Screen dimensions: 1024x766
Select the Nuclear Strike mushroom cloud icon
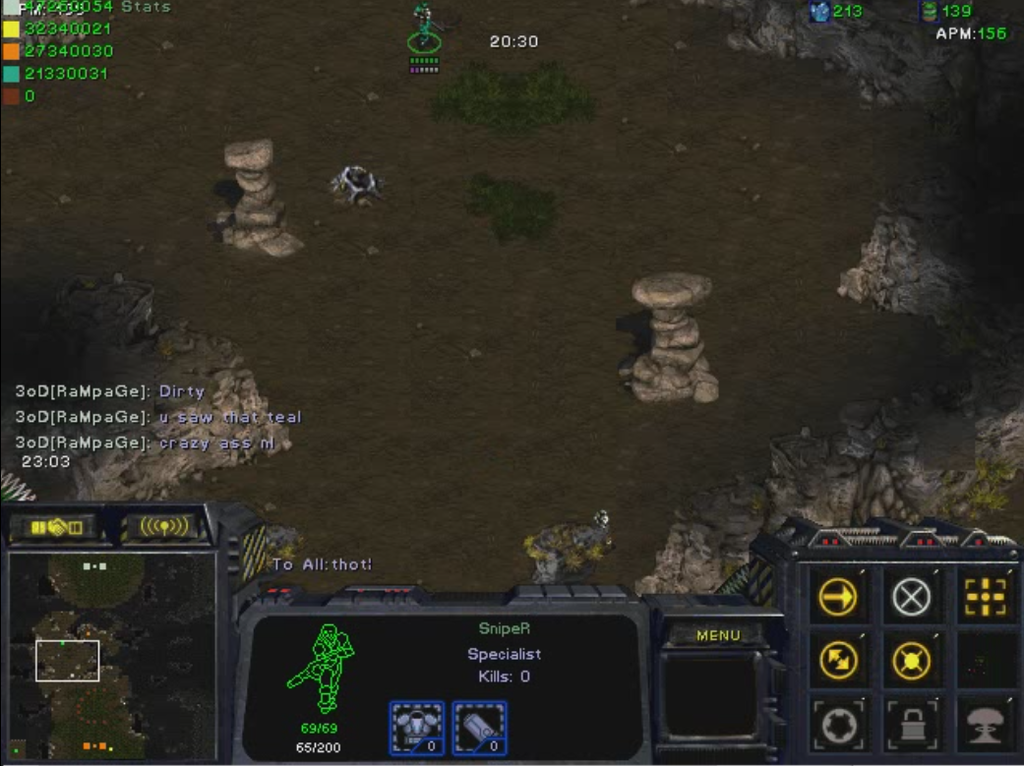[985, 726]
